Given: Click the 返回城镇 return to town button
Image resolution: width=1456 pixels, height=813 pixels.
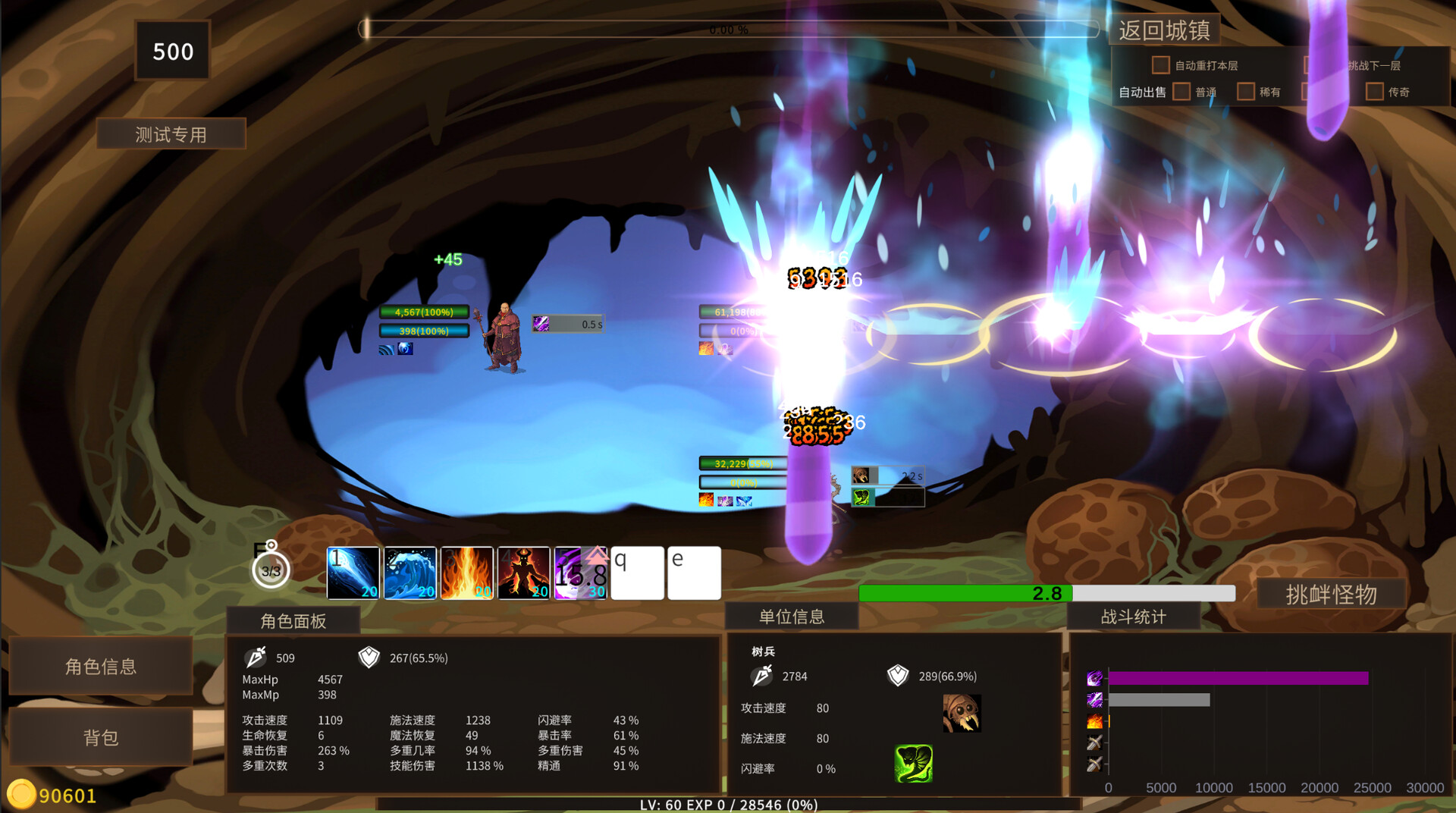Looking at the screenshot, I should (1164, 30).
